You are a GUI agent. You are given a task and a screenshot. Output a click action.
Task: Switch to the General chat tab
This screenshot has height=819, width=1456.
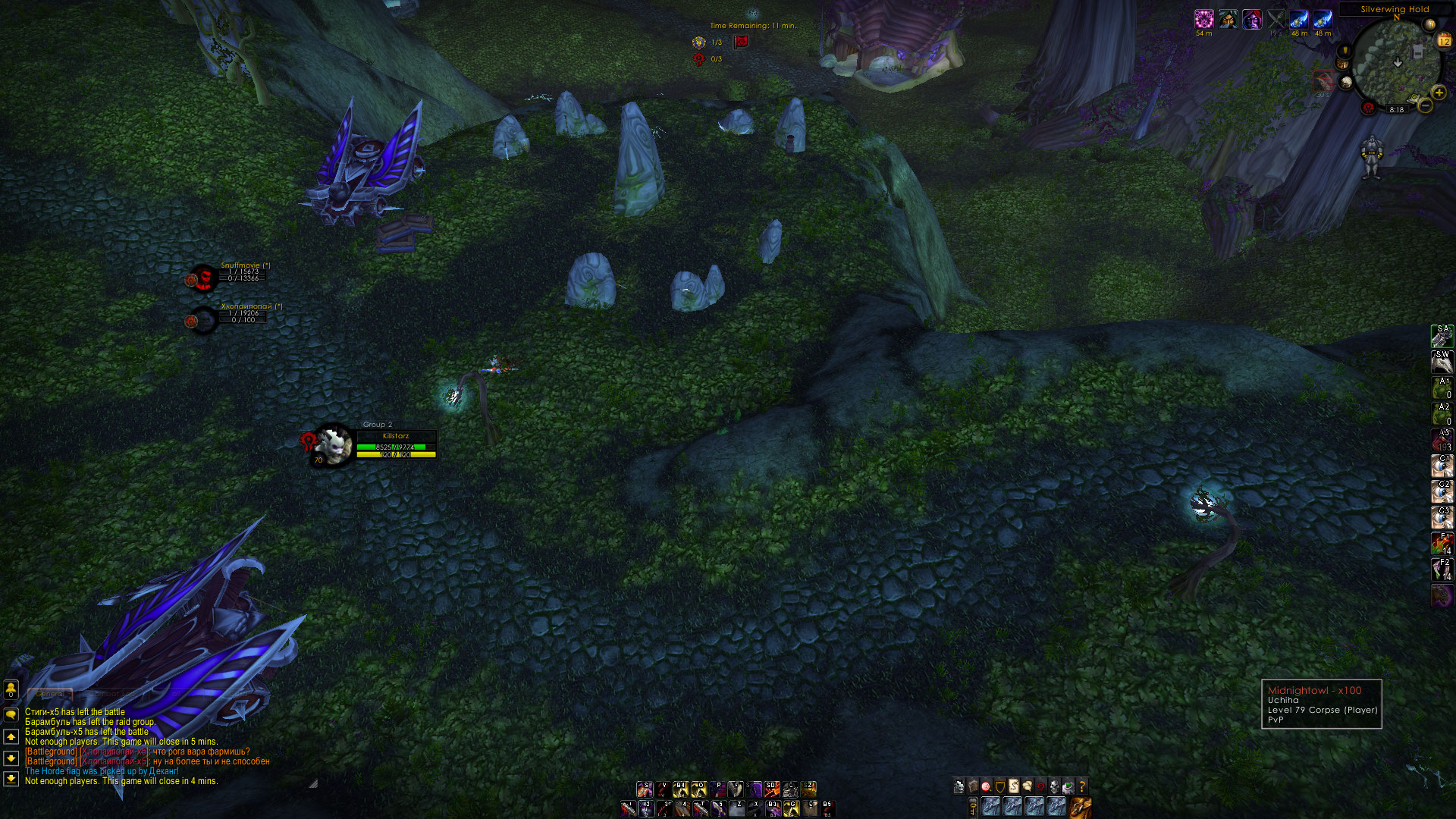[x=50, y=694]
